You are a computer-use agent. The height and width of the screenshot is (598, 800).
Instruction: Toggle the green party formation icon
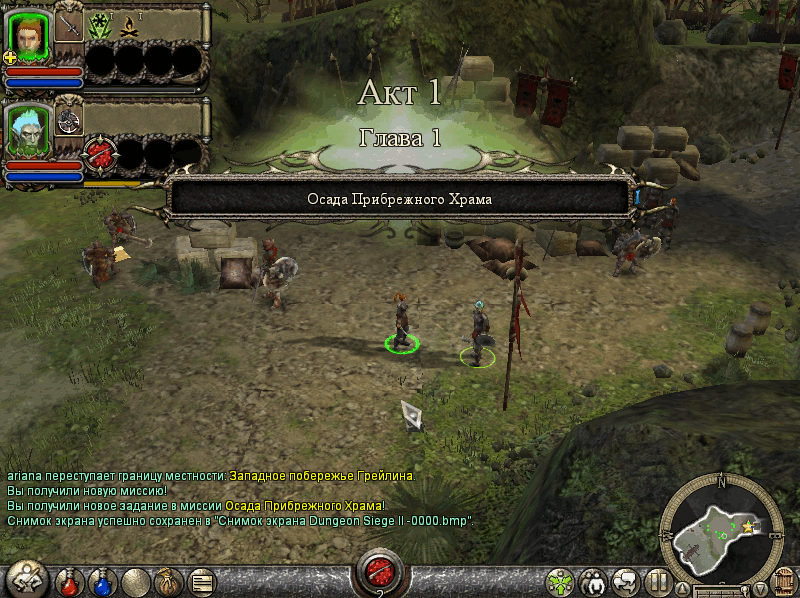coord(561,581)
